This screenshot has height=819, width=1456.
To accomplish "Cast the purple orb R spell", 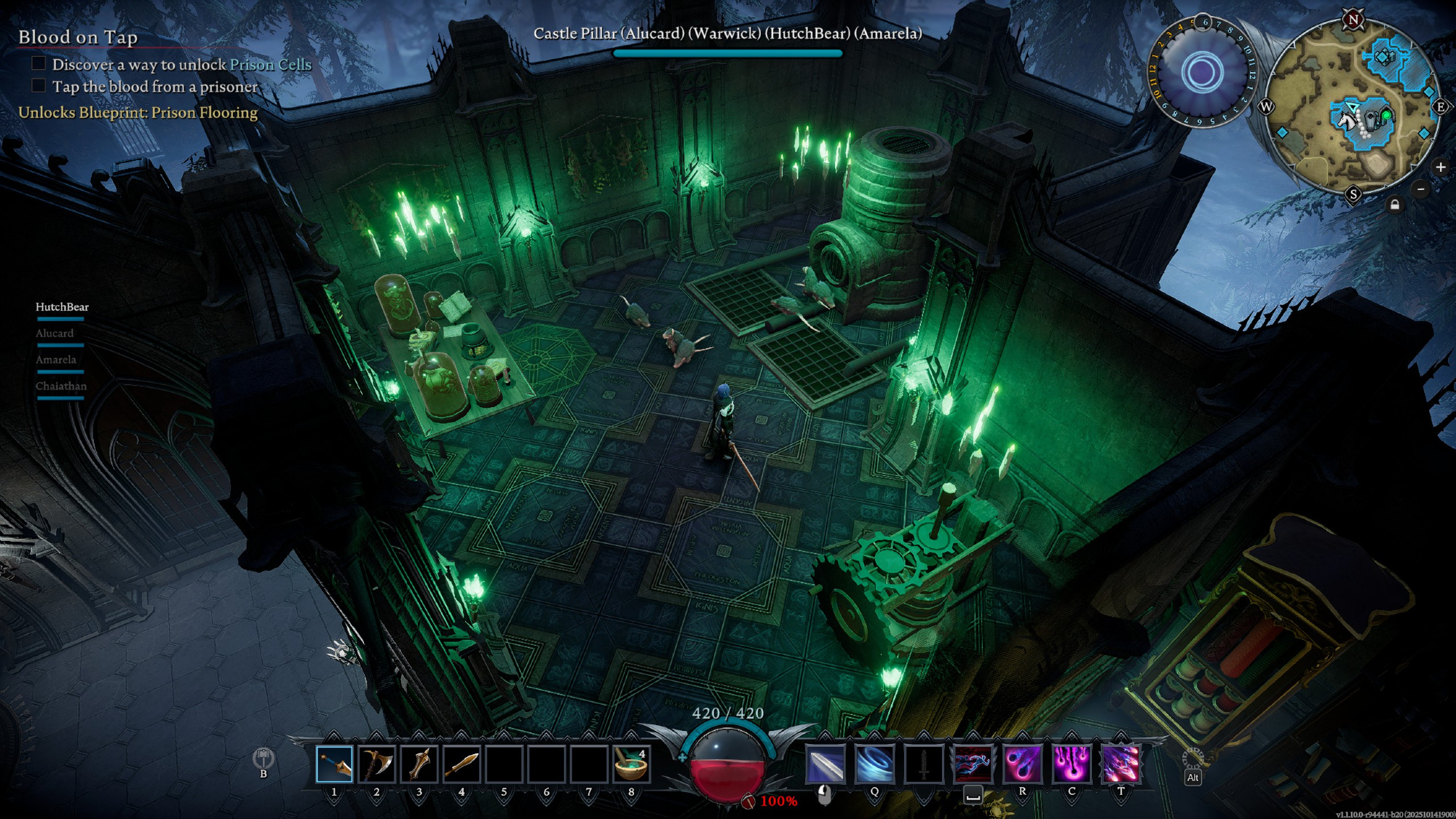I will 1022,764.
